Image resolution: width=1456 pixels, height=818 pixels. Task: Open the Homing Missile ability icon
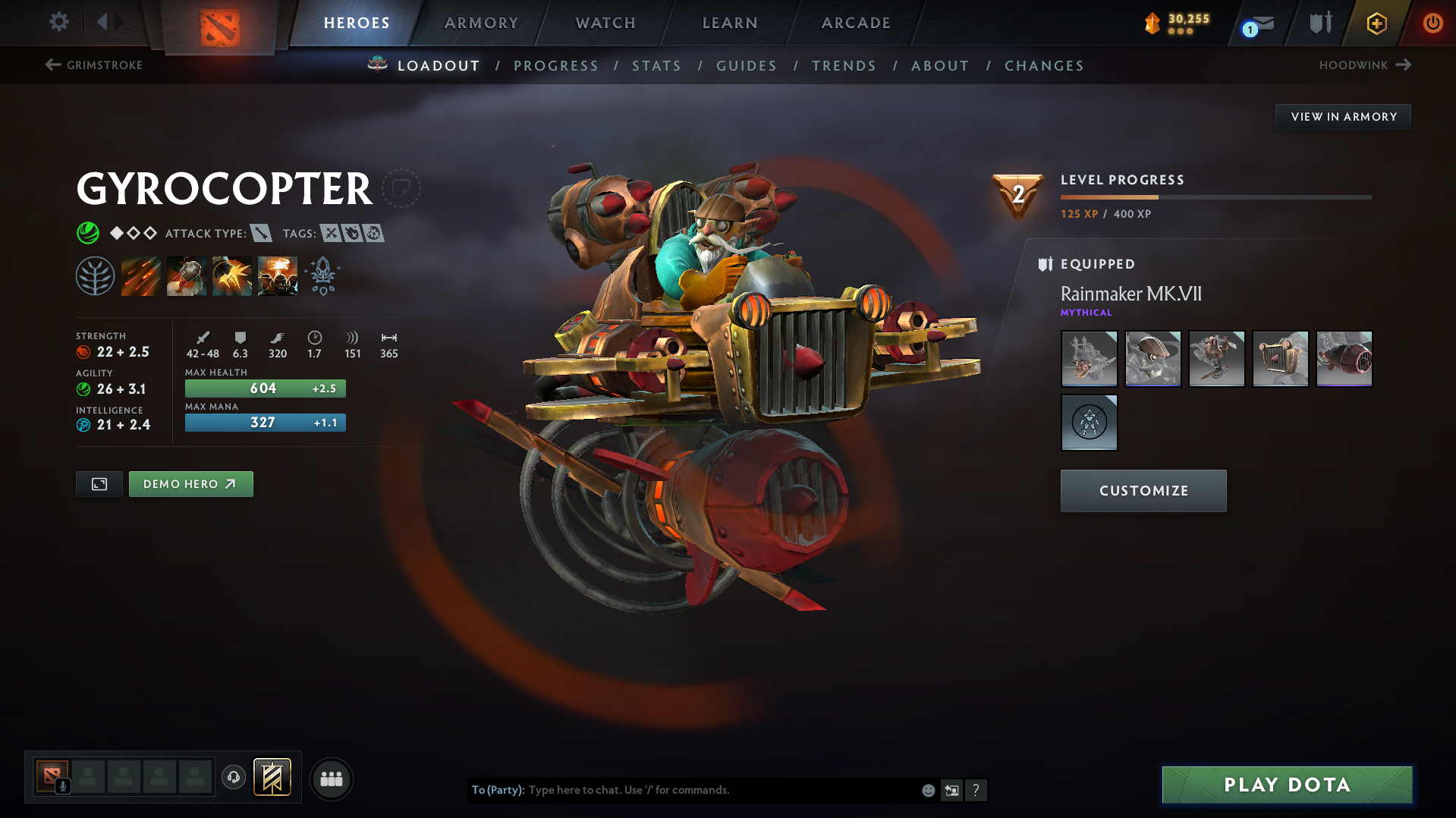[186, 275]
